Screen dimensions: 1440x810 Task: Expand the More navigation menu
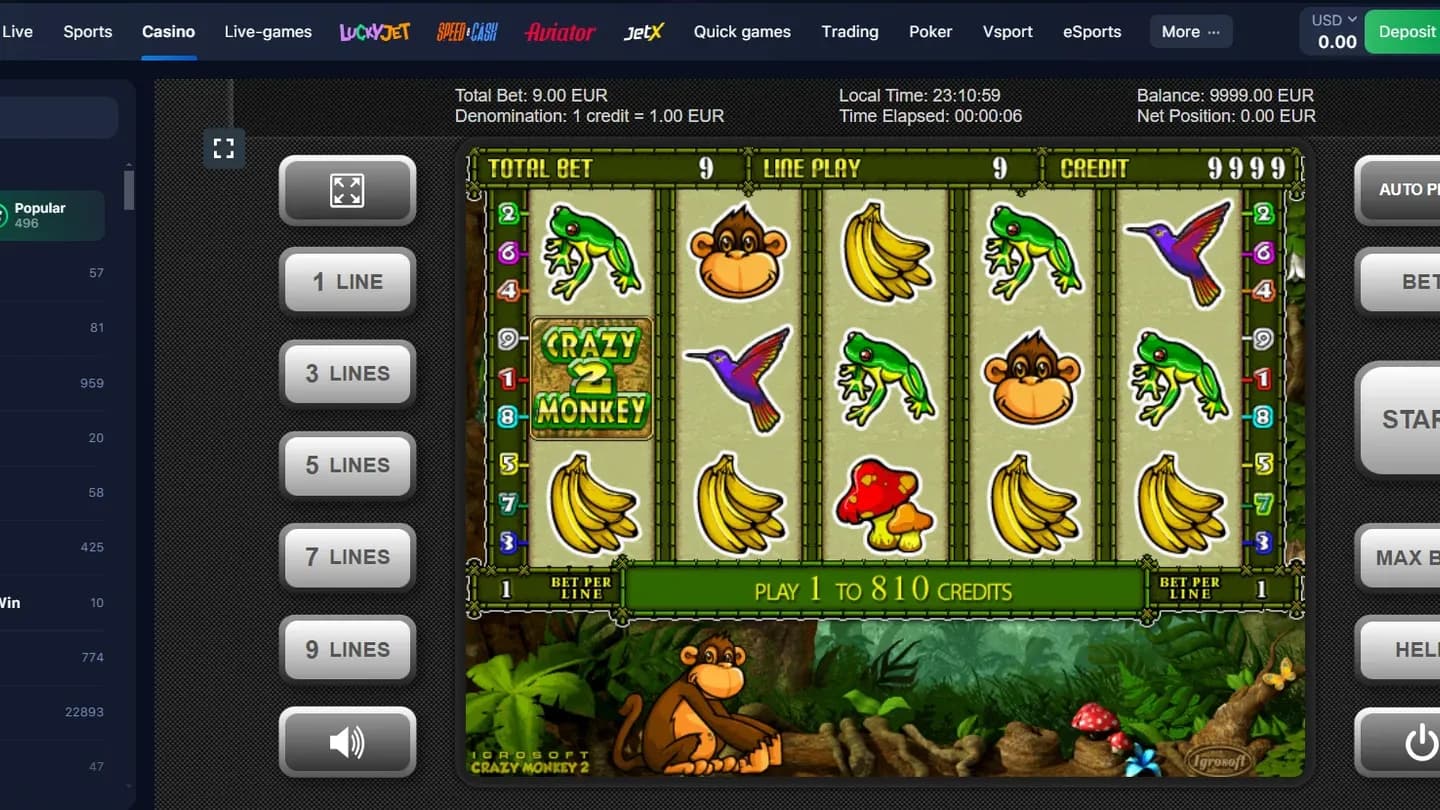[x=1190, y=31]
